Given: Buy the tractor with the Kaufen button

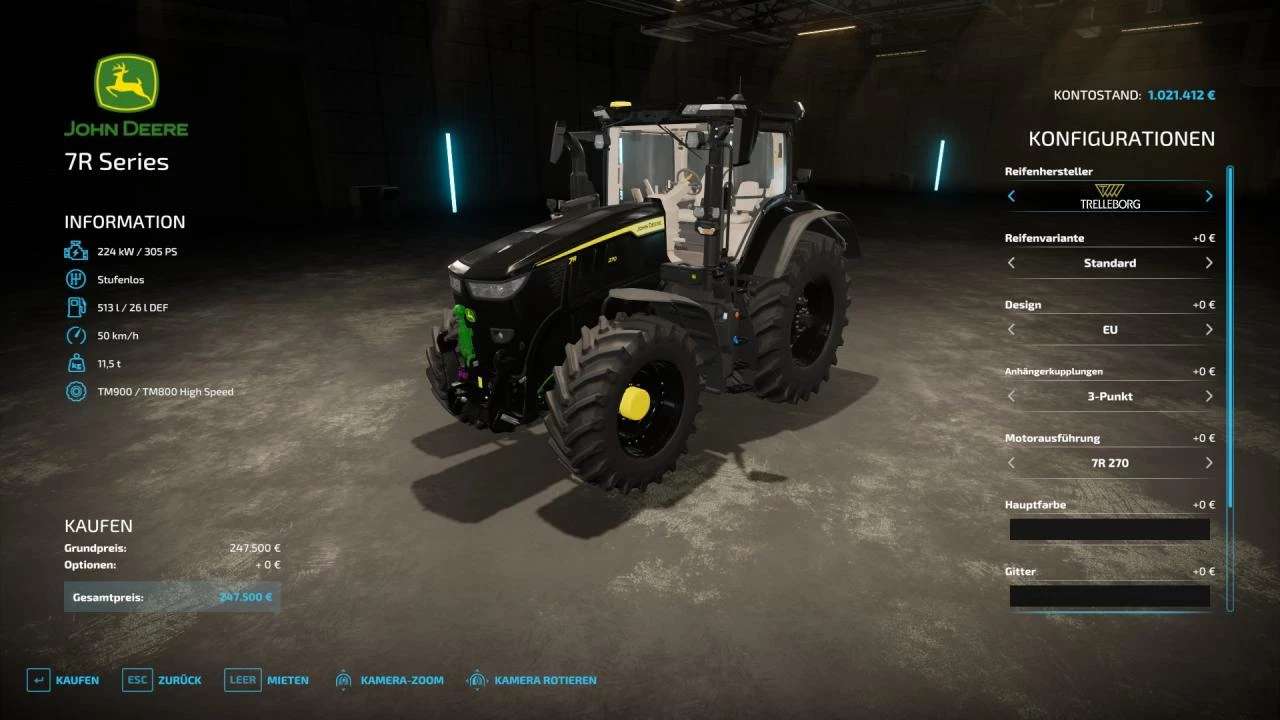Looking at the screenshot, I should click(x=64, y=680).
